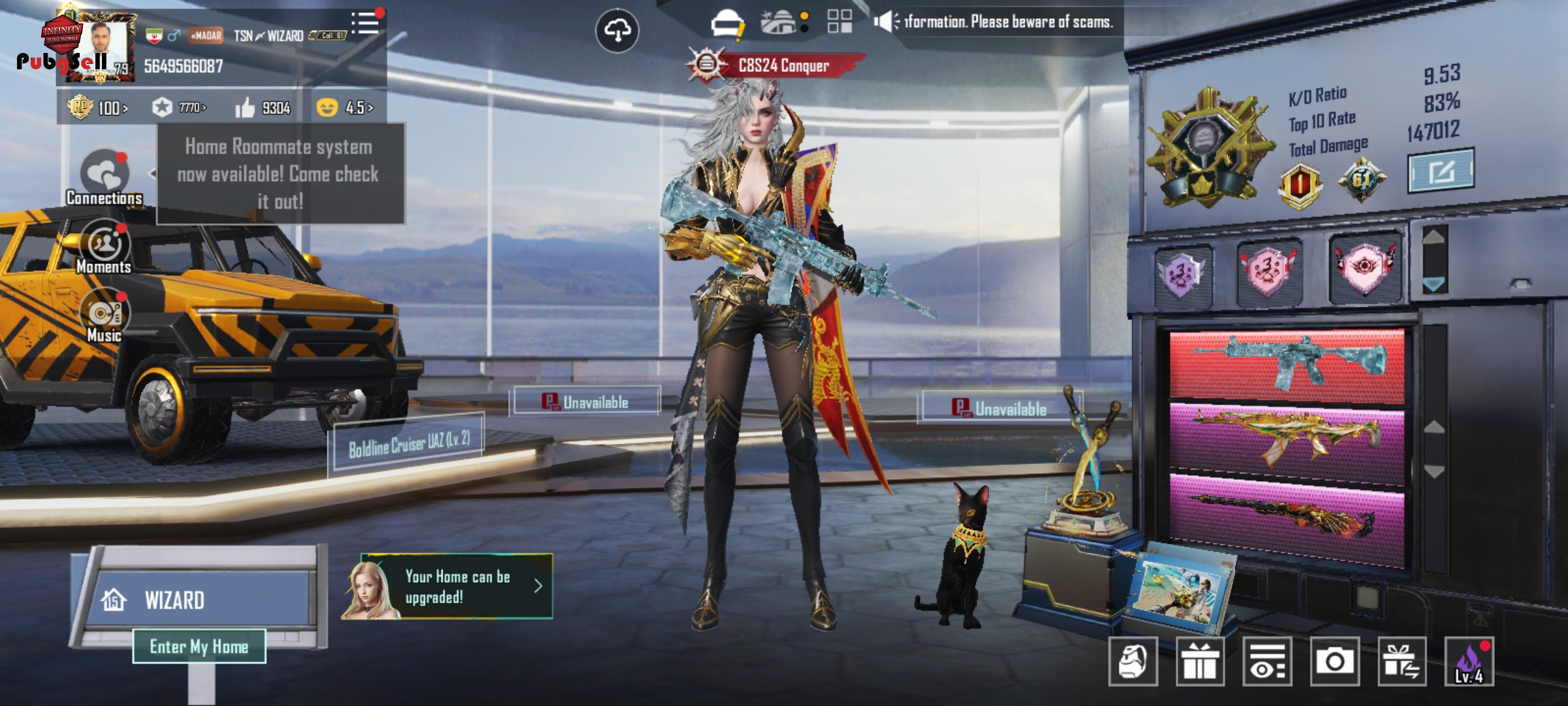Image resolution: width=1568 pixels, height=706 pixels.
Task: Open the popularity 7770 star badge
Action: coord(179,107)
